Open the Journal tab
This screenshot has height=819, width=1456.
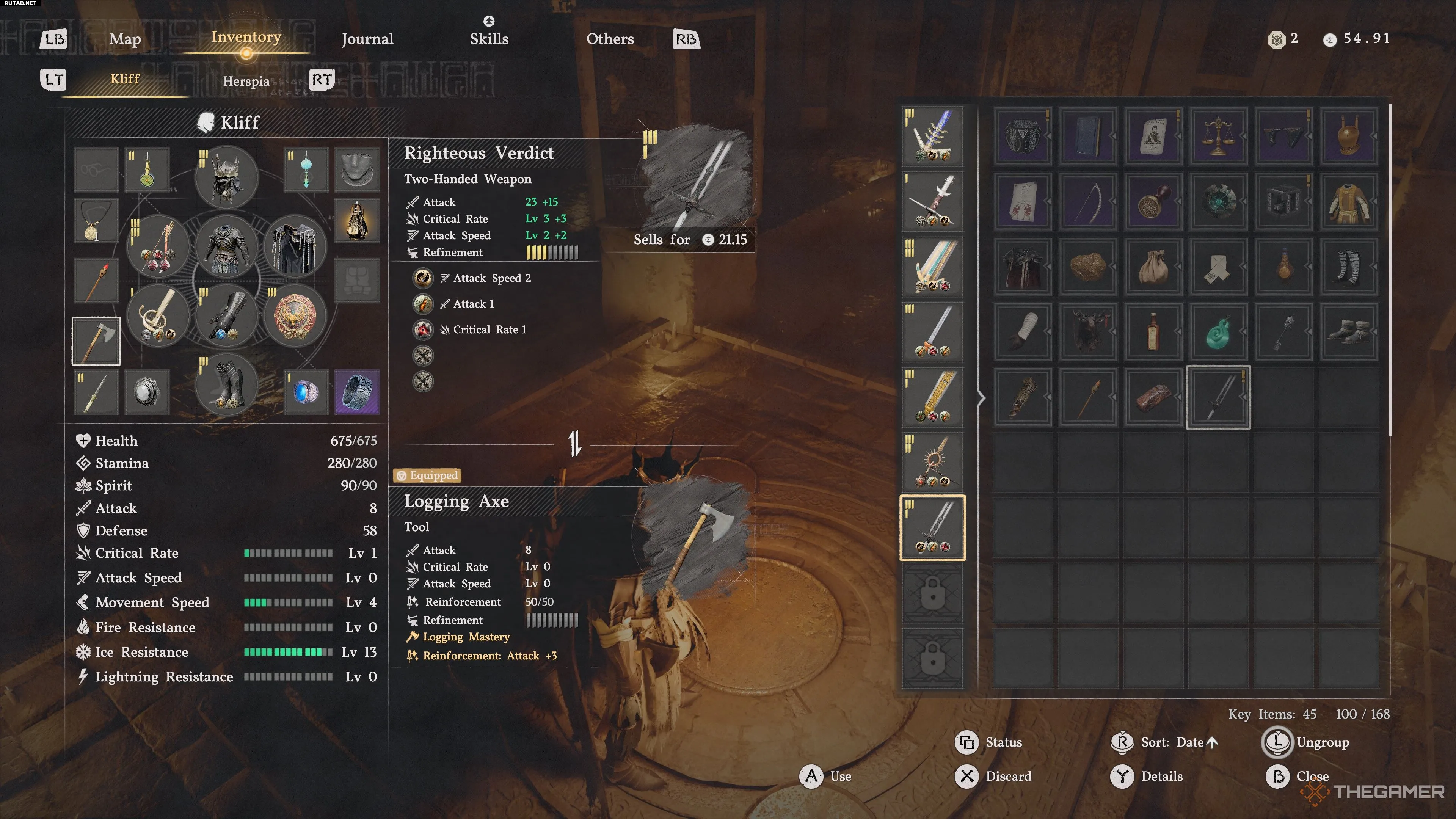pyautogui.click(x=367, y=39)
